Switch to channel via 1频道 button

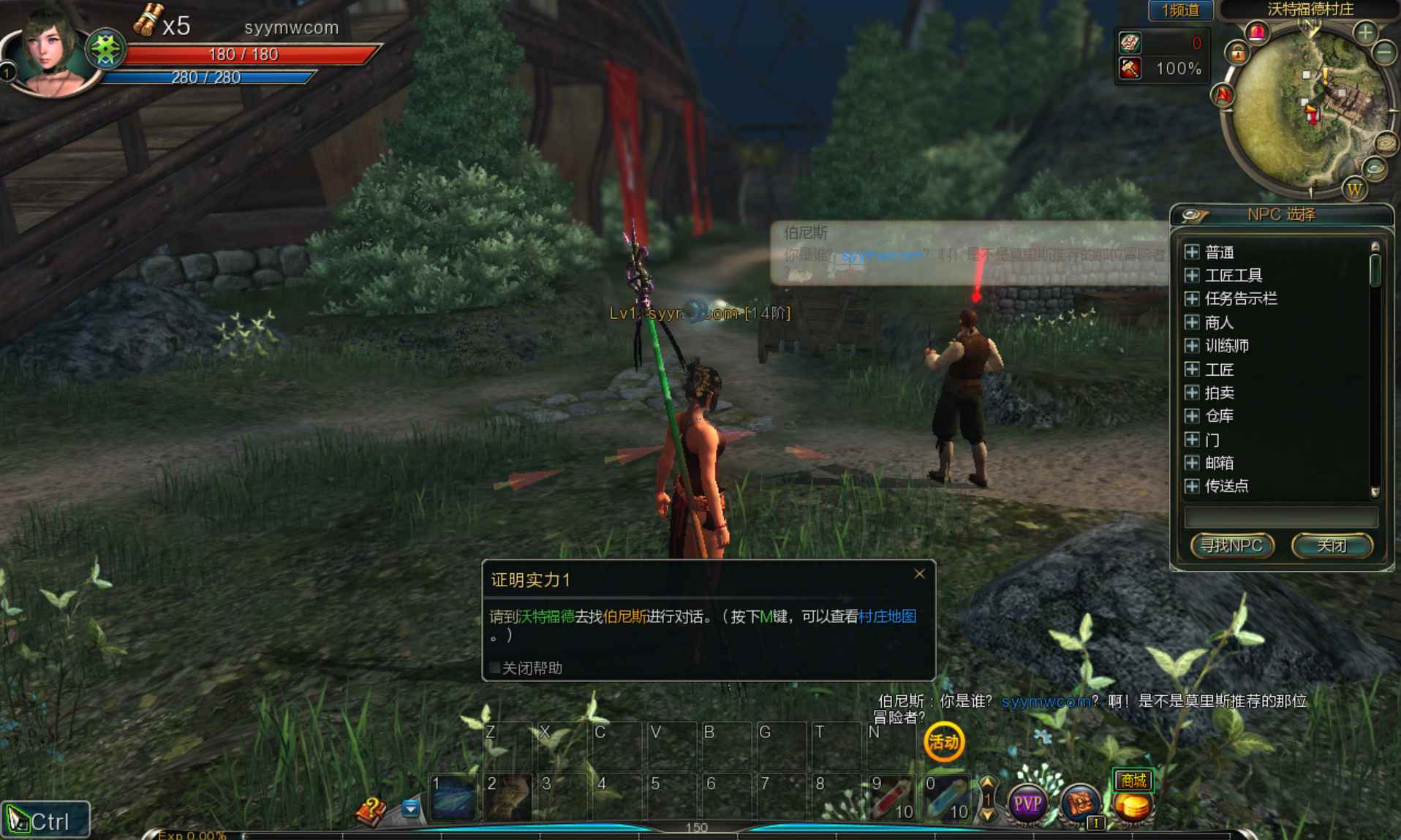(x=1179, y=10)
